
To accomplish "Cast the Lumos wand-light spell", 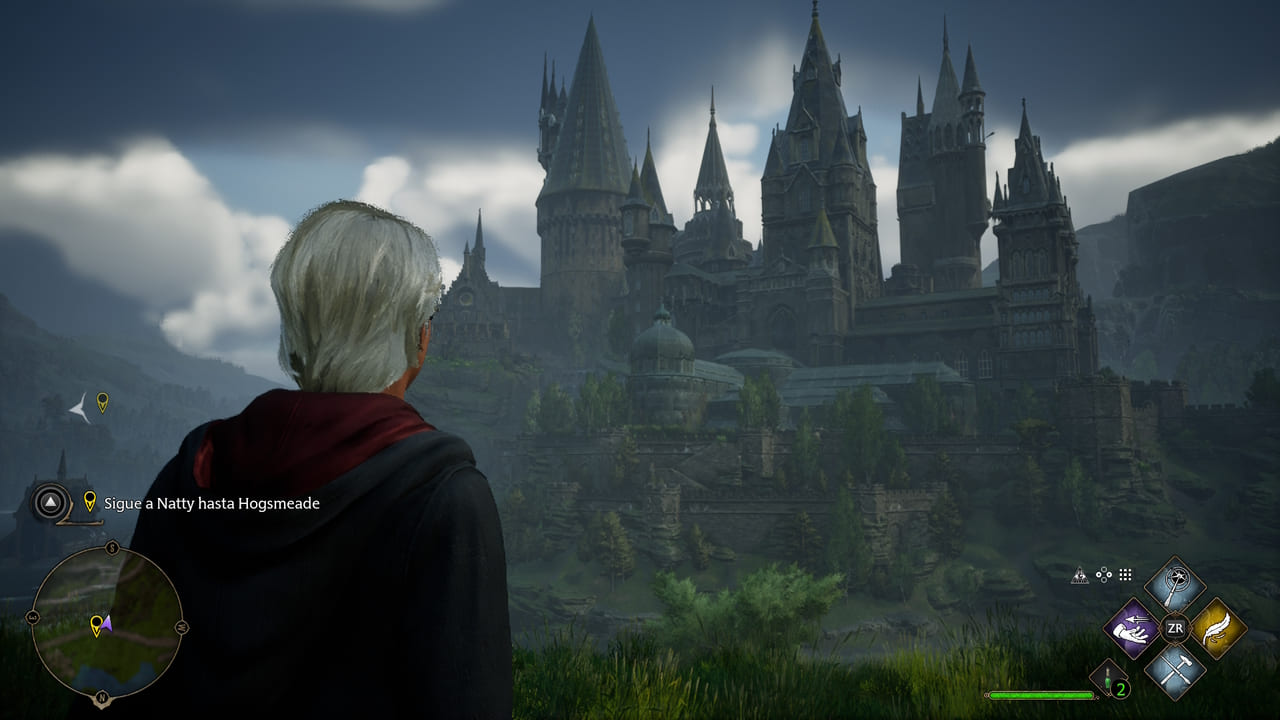I will (1175, 584).
